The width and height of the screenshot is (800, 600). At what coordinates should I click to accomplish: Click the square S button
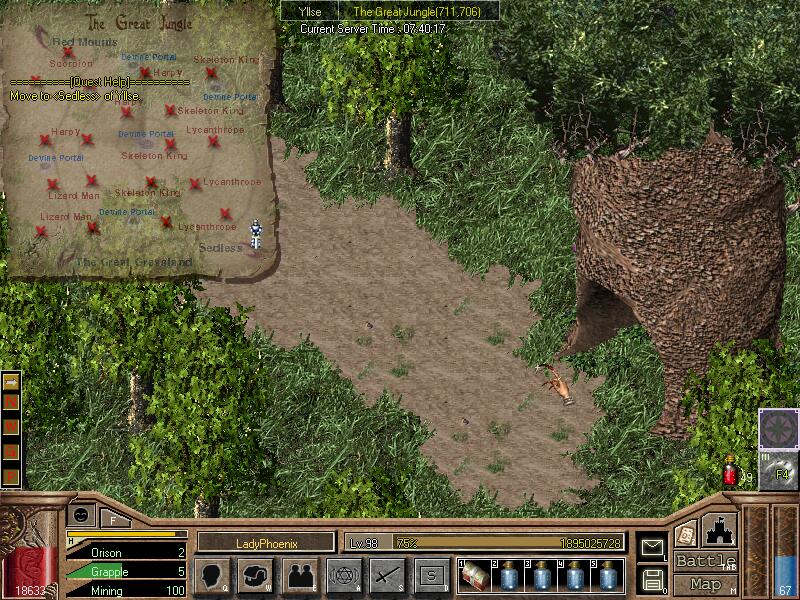(x=431, y=575)
